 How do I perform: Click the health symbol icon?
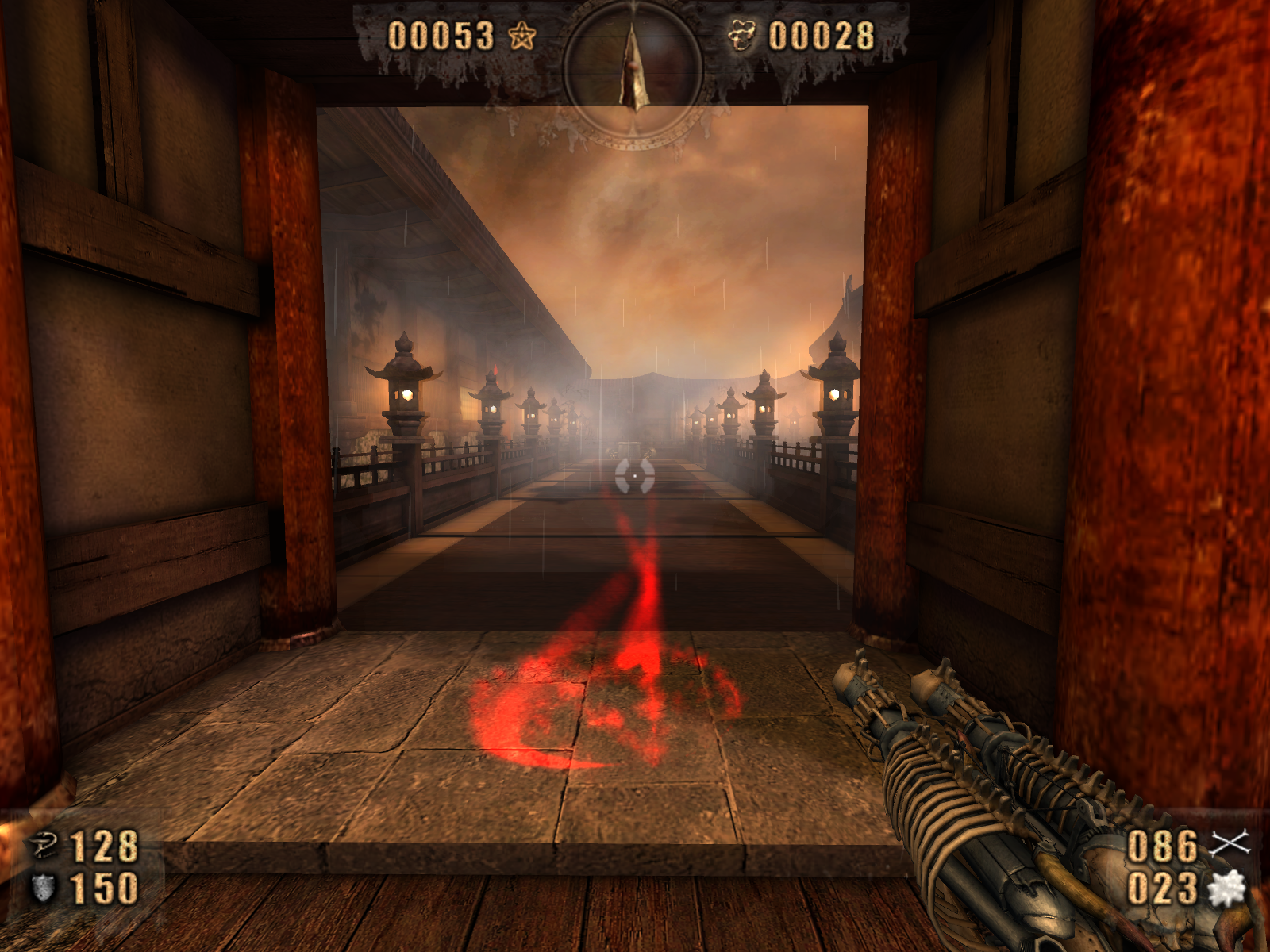[x=44, y=846]
